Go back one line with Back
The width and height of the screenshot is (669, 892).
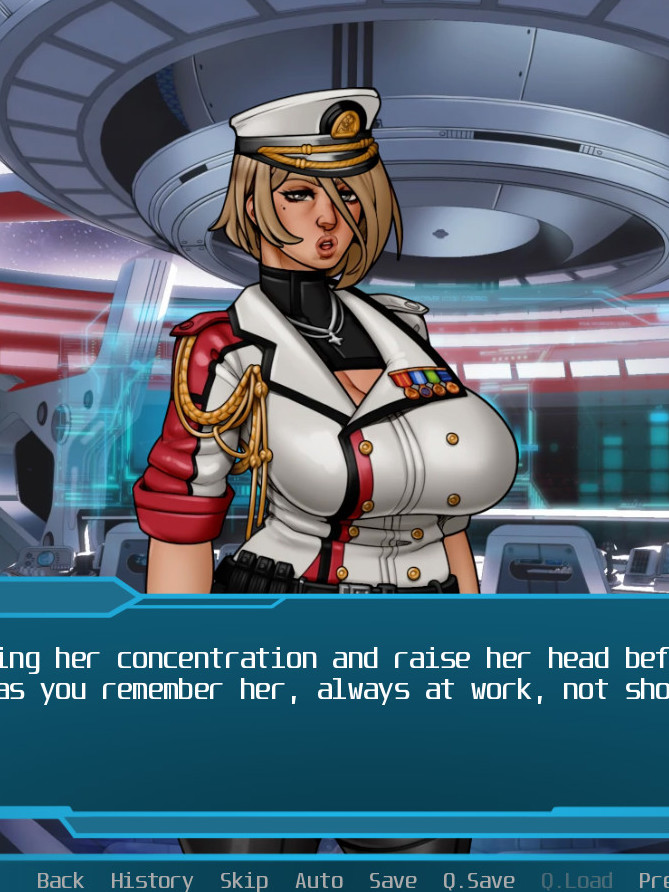(60, 880)
